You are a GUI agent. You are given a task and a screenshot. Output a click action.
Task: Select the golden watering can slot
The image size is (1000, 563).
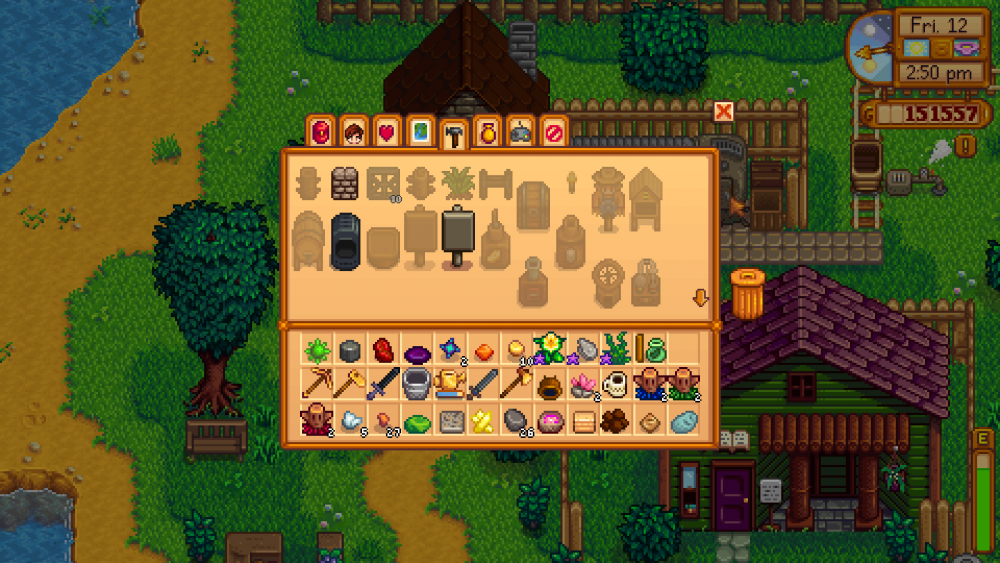click(x=450, y=383)
